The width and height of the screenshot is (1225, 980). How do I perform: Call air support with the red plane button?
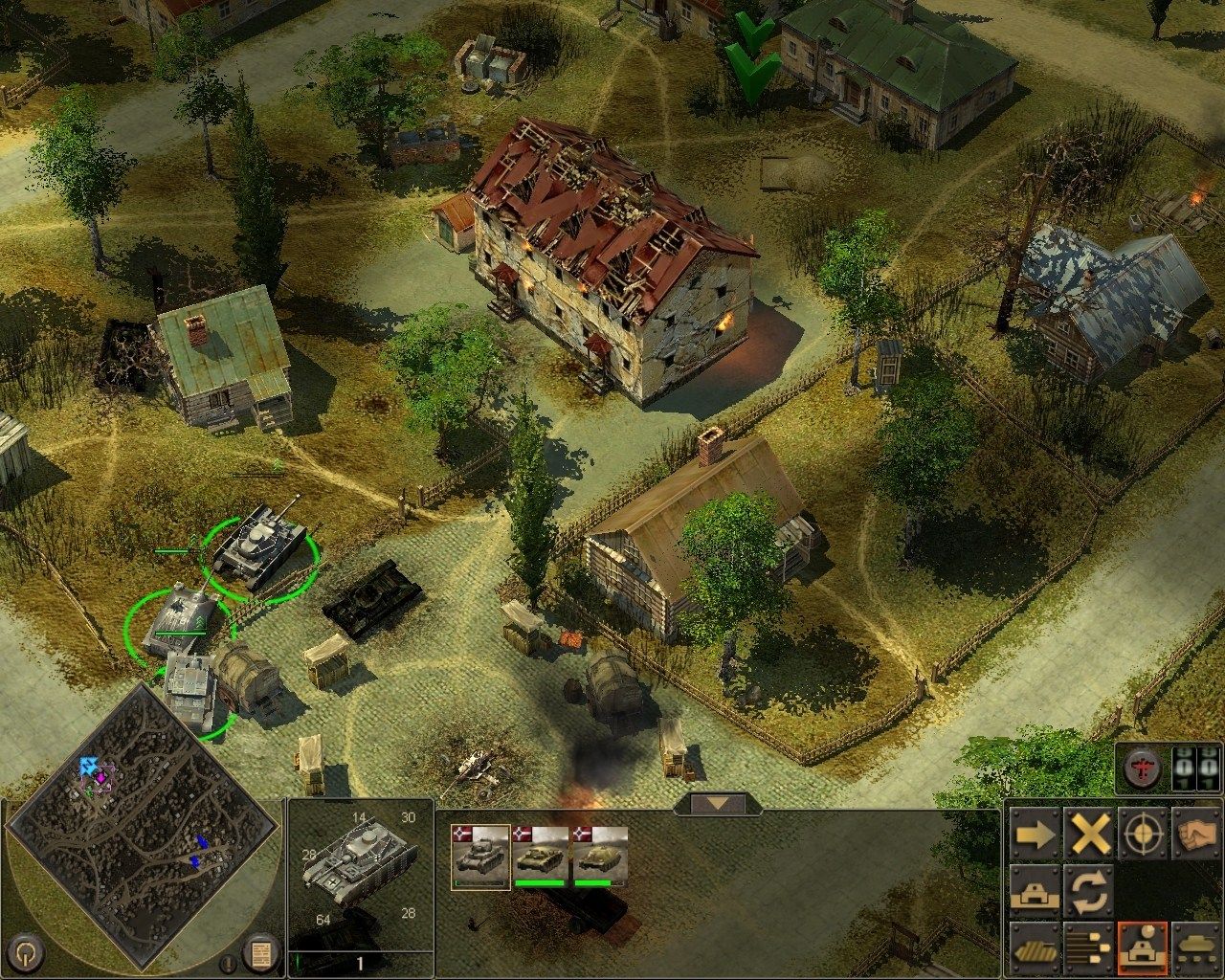[x=1143, y=768]
